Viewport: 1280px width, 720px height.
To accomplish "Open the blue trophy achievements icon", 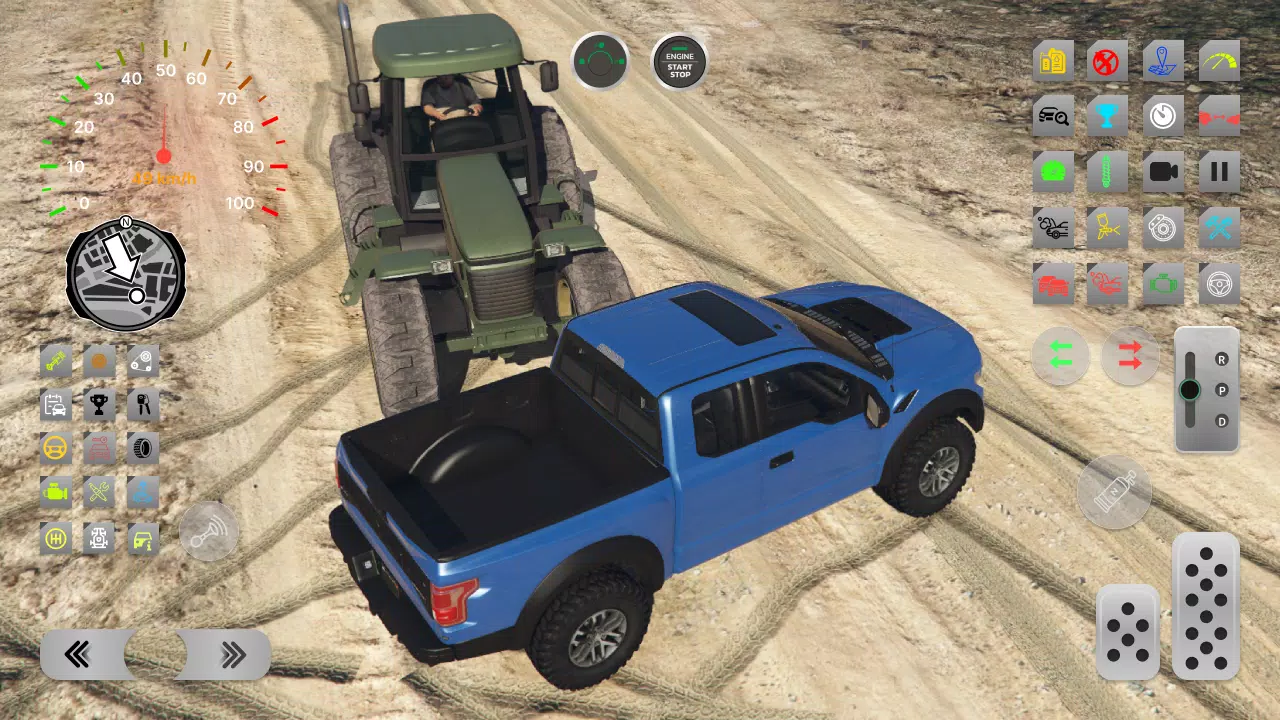I will 1108,116.
